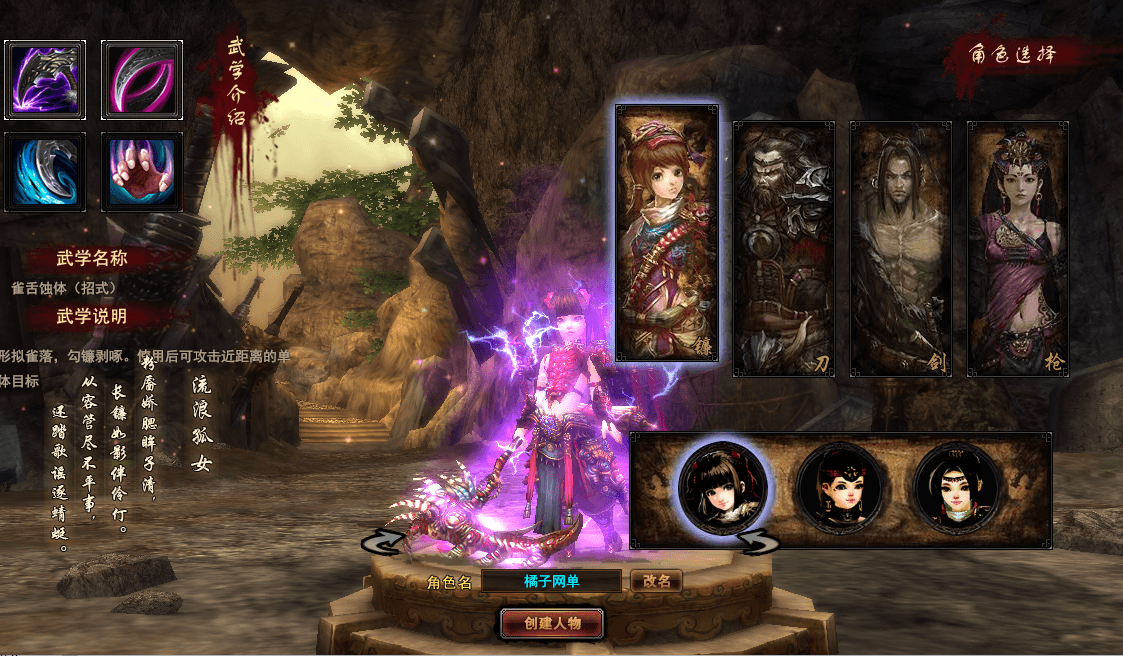
Task: Select the 刀 blade warrior class card
Action: point(784,248)
